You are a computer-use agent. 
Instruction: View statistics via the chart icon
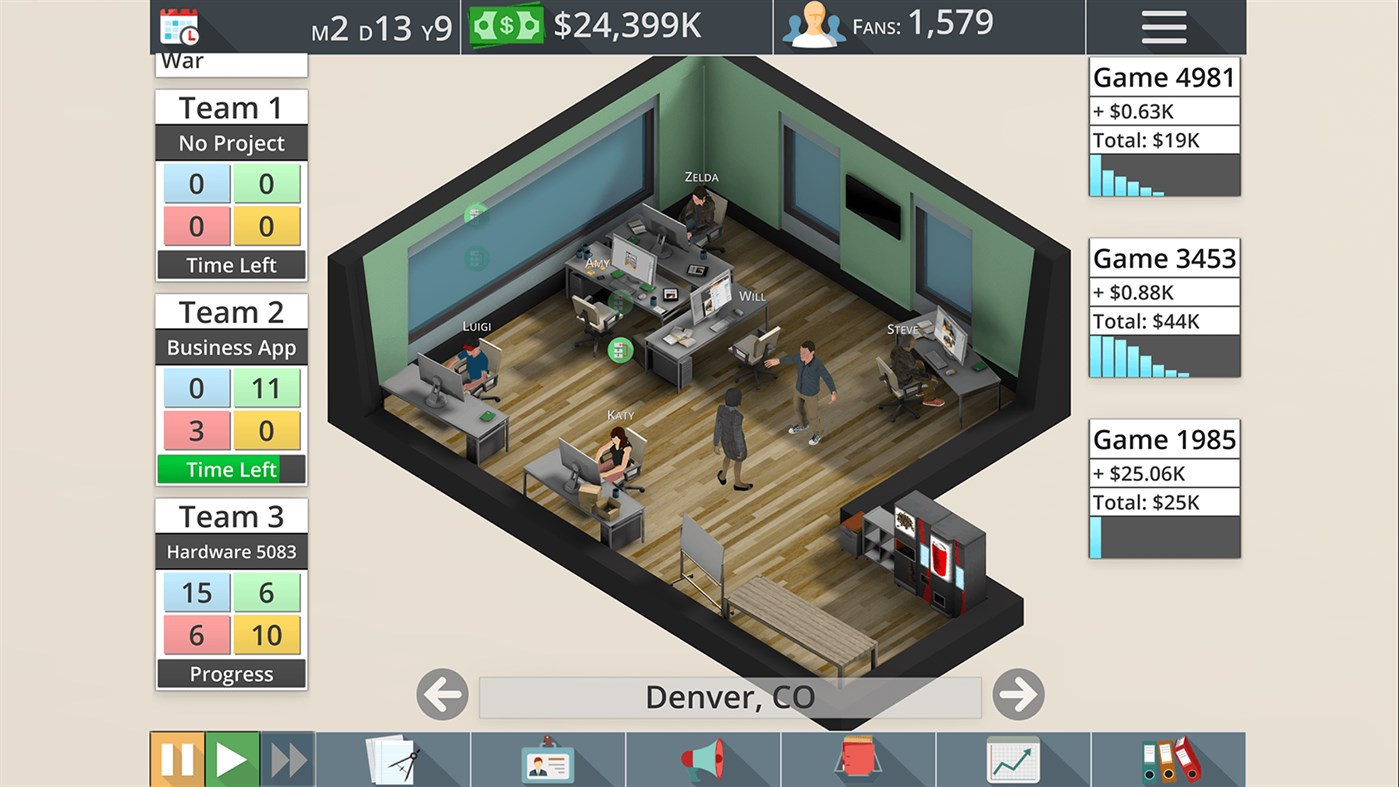tap(1012, 759)
